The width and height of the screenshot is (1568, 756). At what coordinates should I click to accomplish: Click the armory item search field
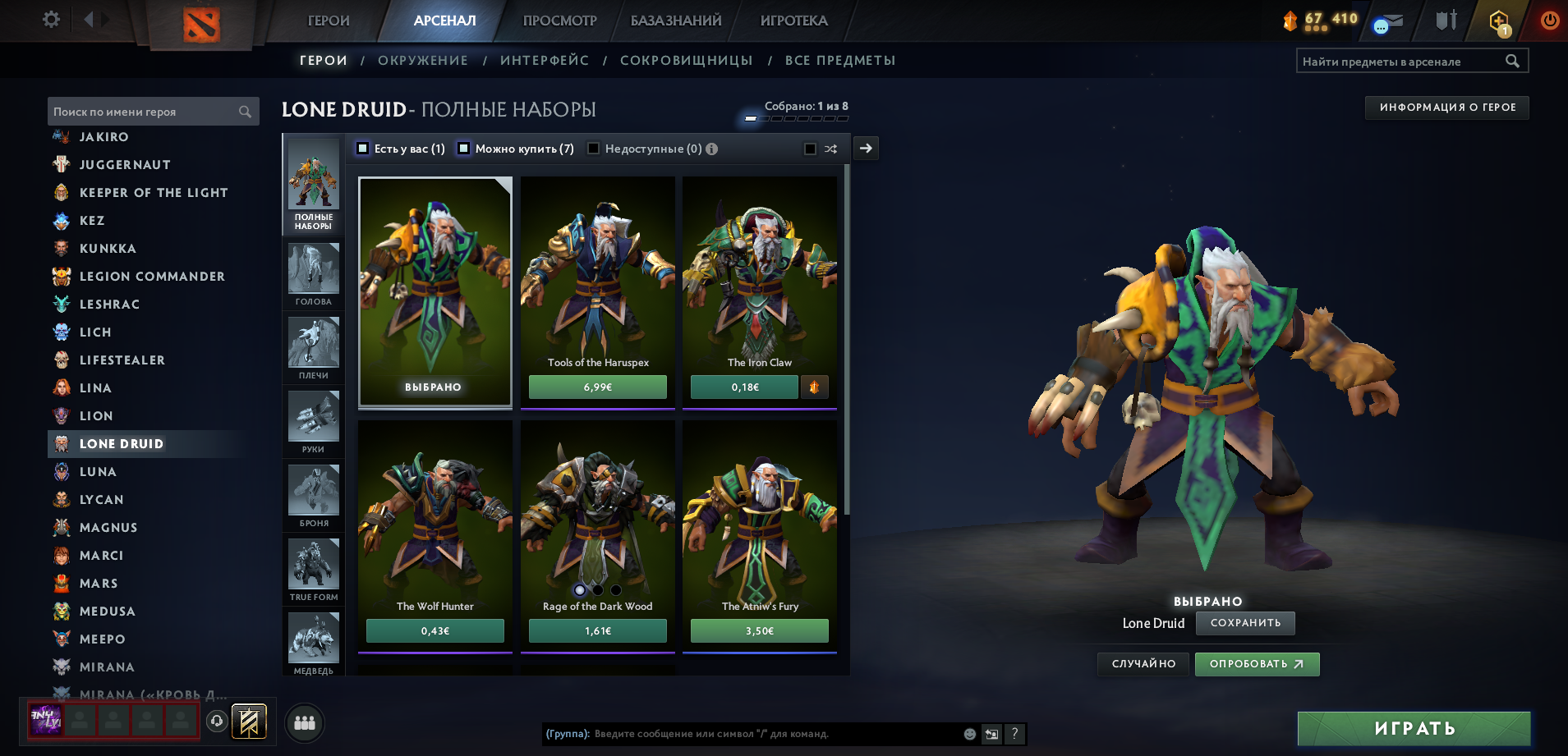click(x=1401, y=62)
